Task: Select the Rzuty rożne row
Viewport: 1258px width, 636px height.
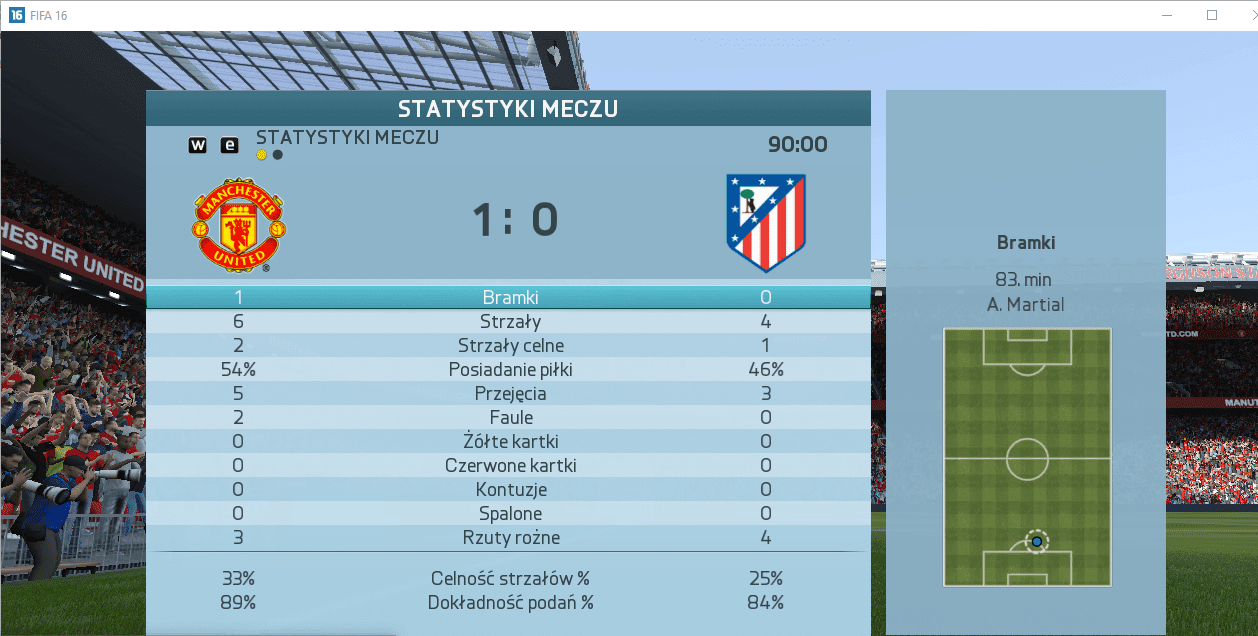Action: pyautogui.click(x=510, y=537)
